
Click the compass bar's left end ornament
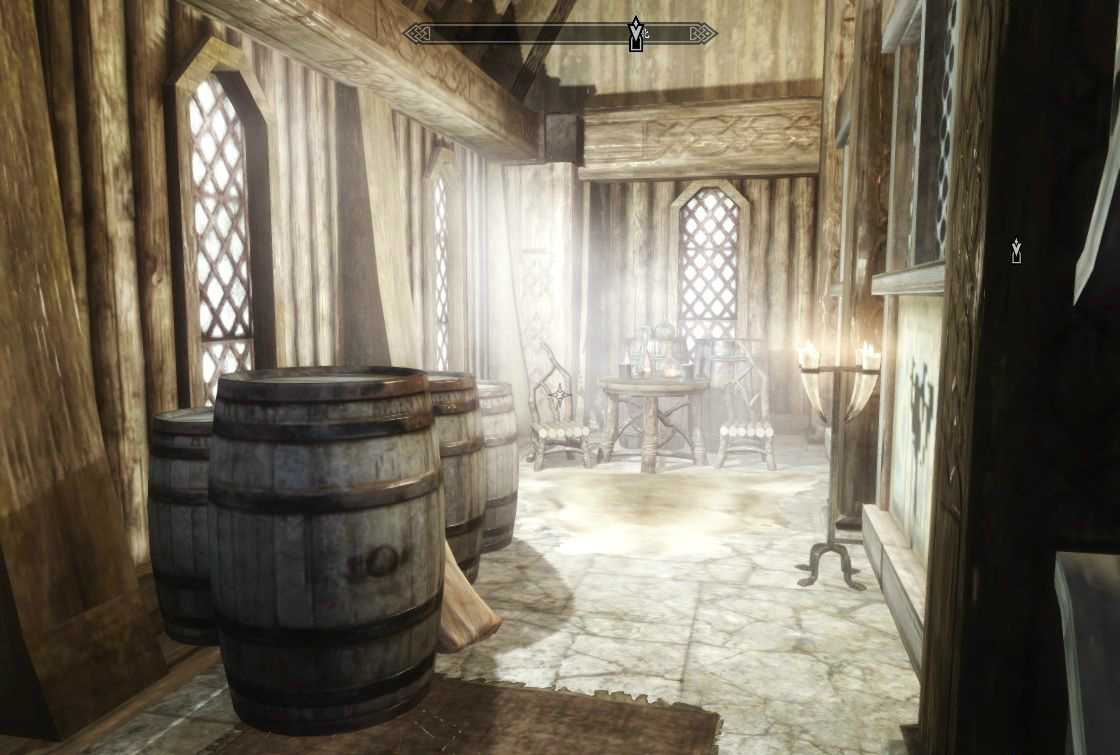click(416, 34)
